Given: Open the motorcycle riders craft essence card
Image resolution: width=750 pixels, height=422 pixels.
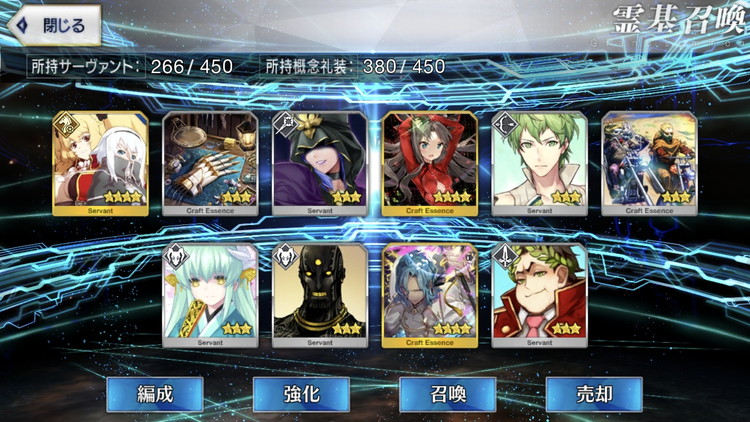Looking at the screenshot, I should point(649,163).
